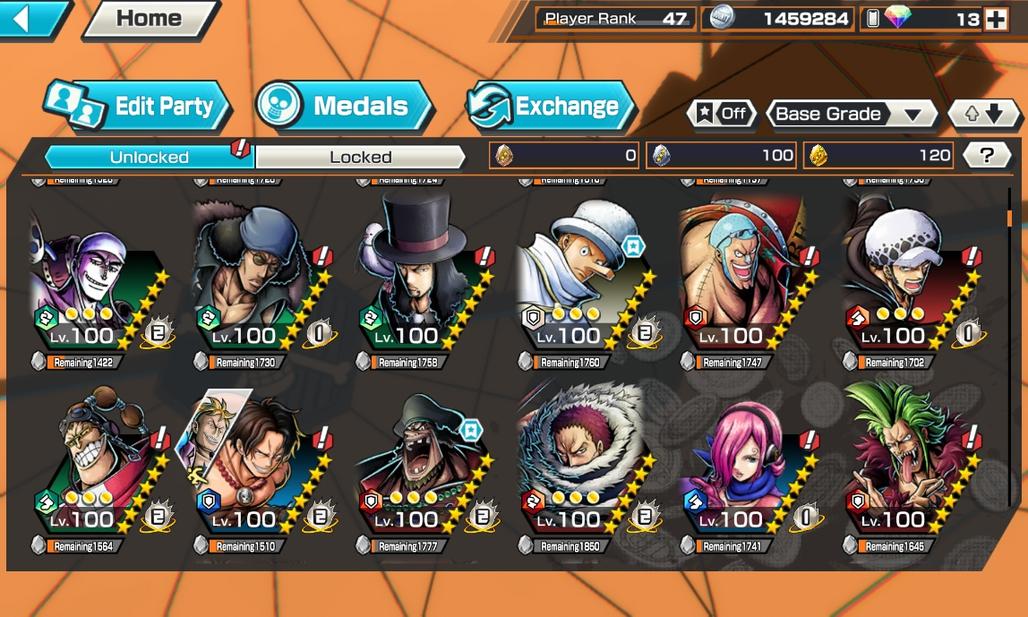Open the Exchange menu

pos(551,106)
